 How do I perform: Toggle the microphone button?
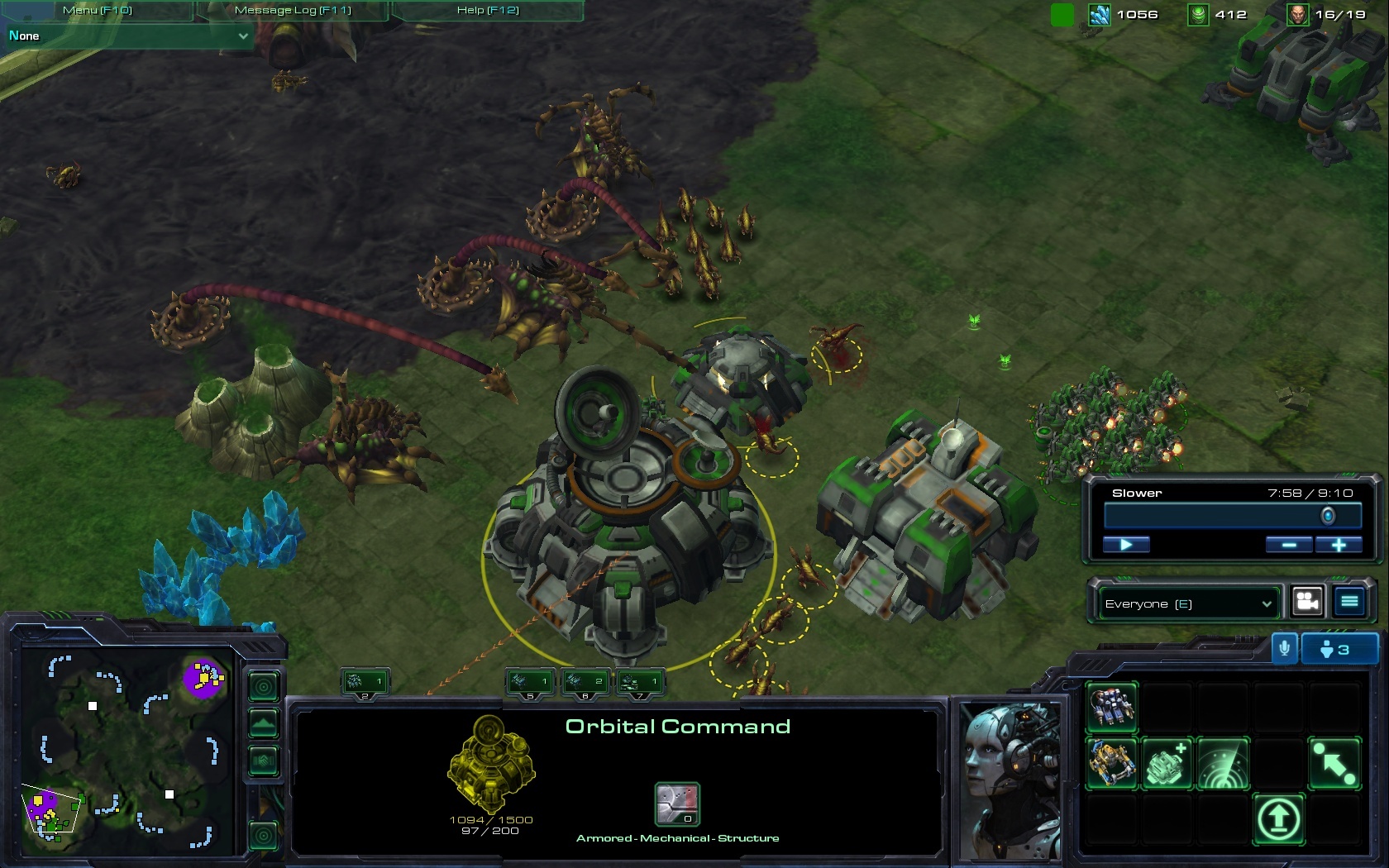tap(1284, 649)
